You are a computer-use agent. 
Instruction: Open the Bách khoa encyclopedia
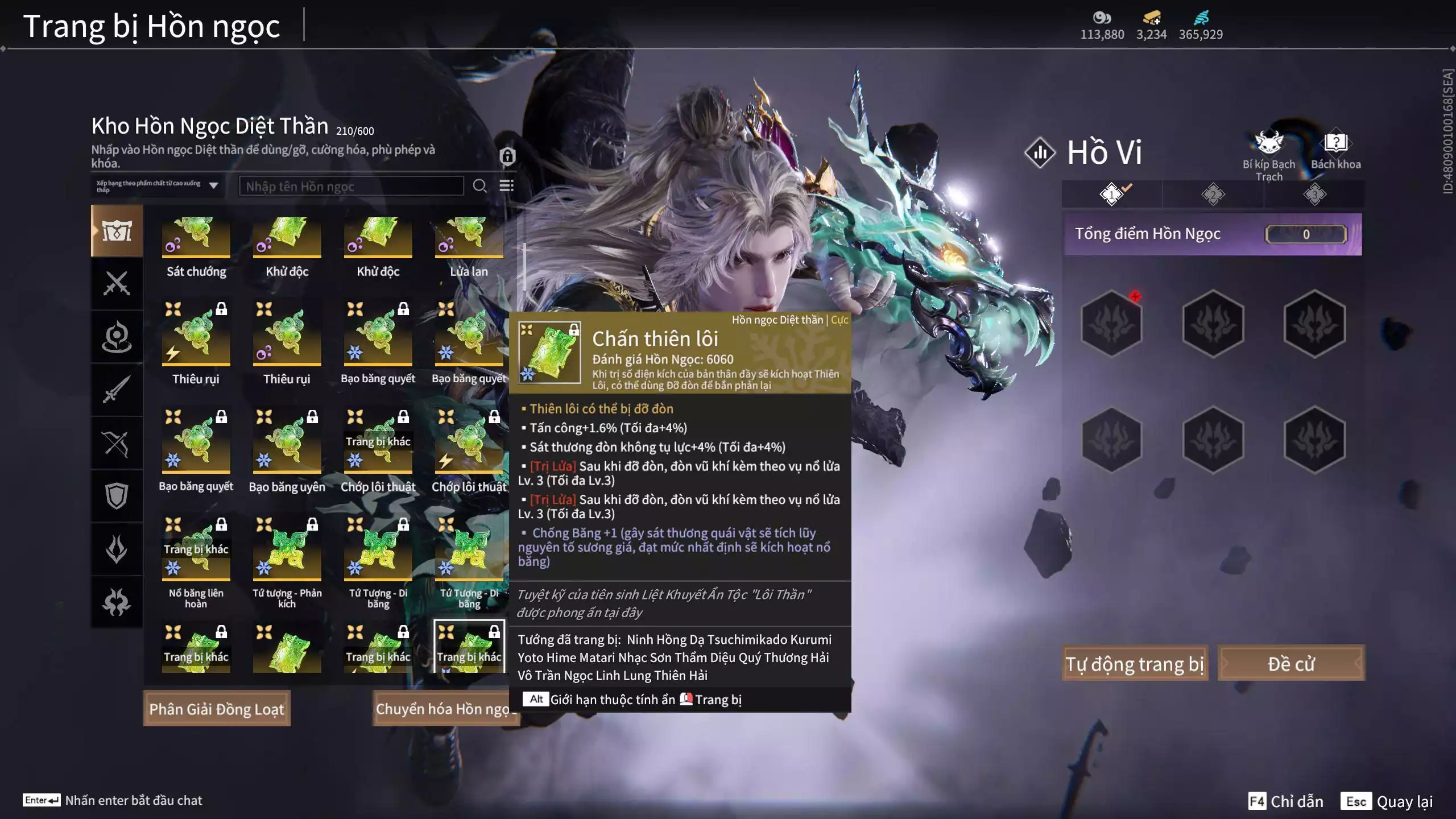tap(1335, 149)
